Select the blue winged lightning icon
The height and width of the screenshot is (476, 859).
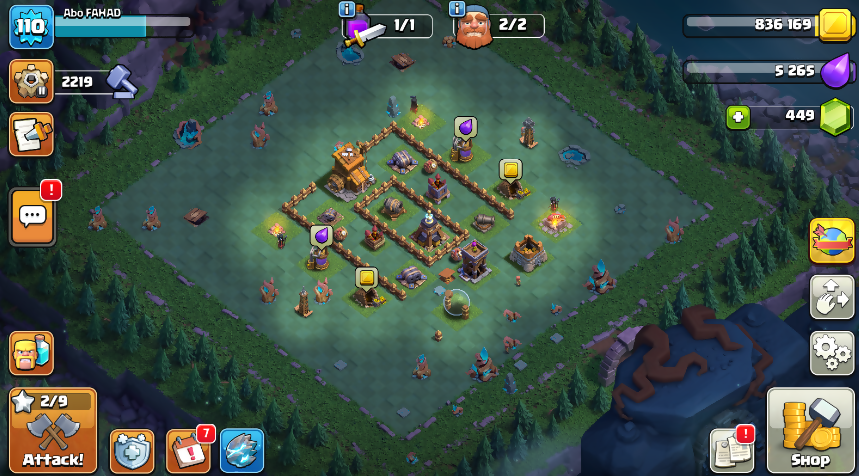[x=242, y=451]
